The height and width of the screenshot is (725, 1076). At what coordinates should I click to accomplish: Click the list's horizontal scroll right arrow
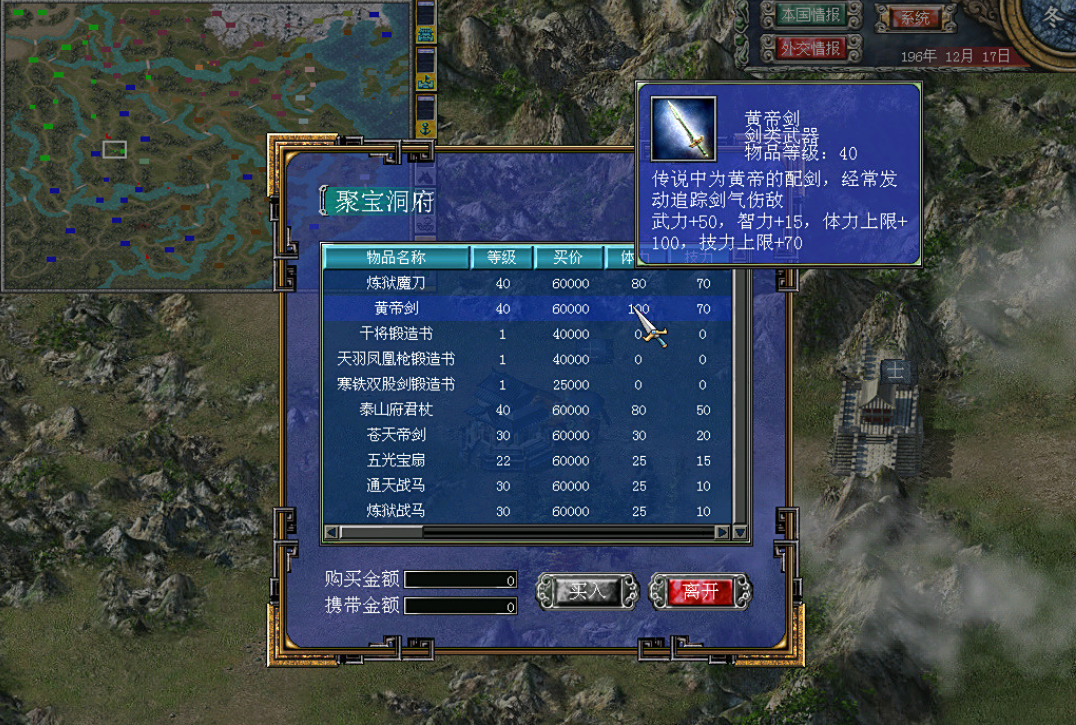722,533
